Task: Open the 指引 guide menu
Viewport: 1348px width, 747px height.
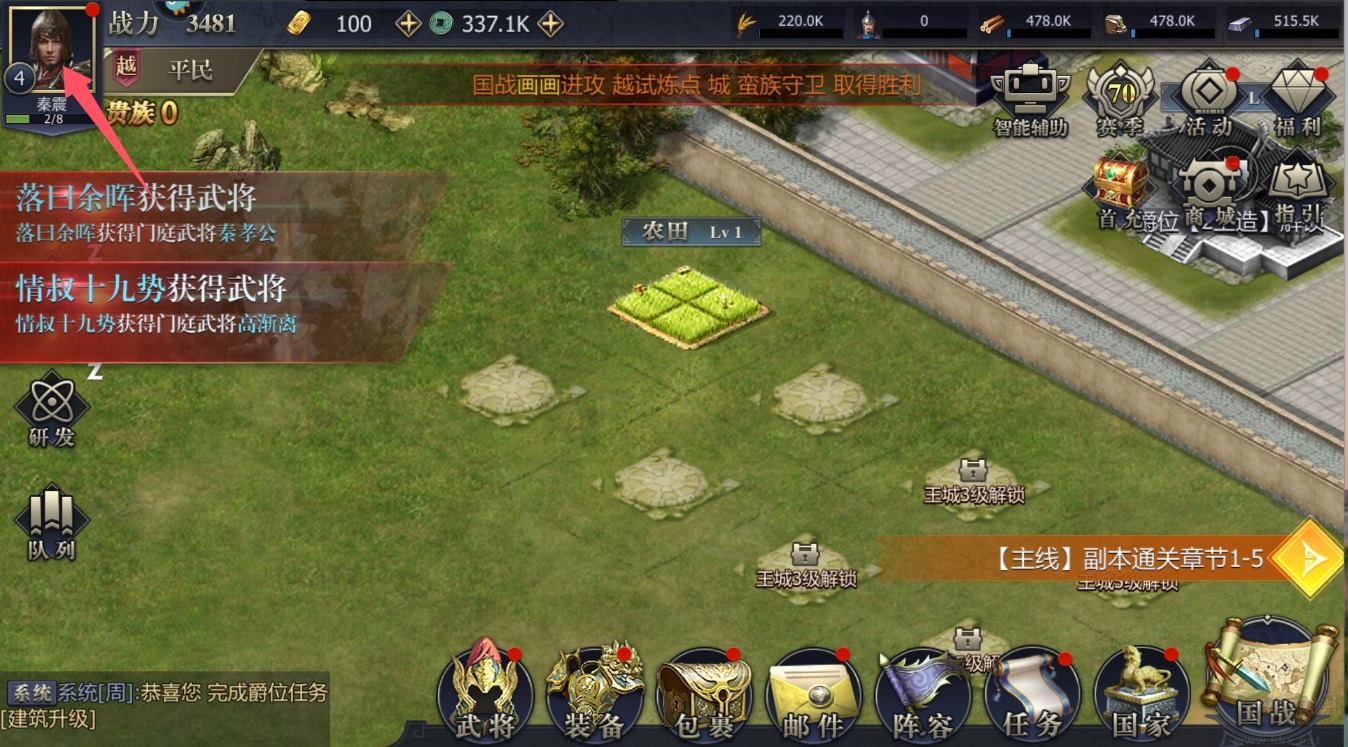Action: pos(1298,190)
